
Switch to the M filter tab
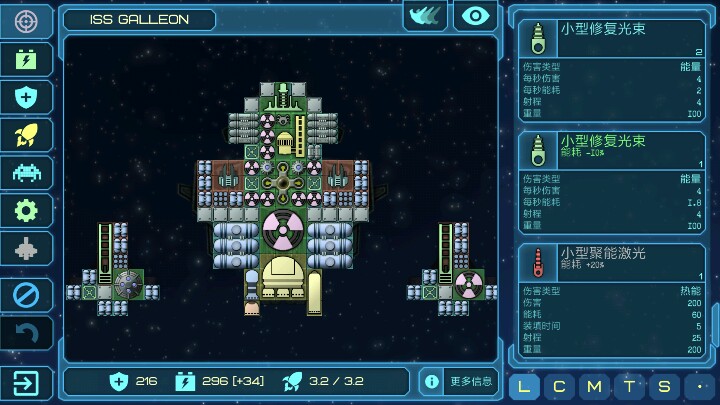point(594,386)
